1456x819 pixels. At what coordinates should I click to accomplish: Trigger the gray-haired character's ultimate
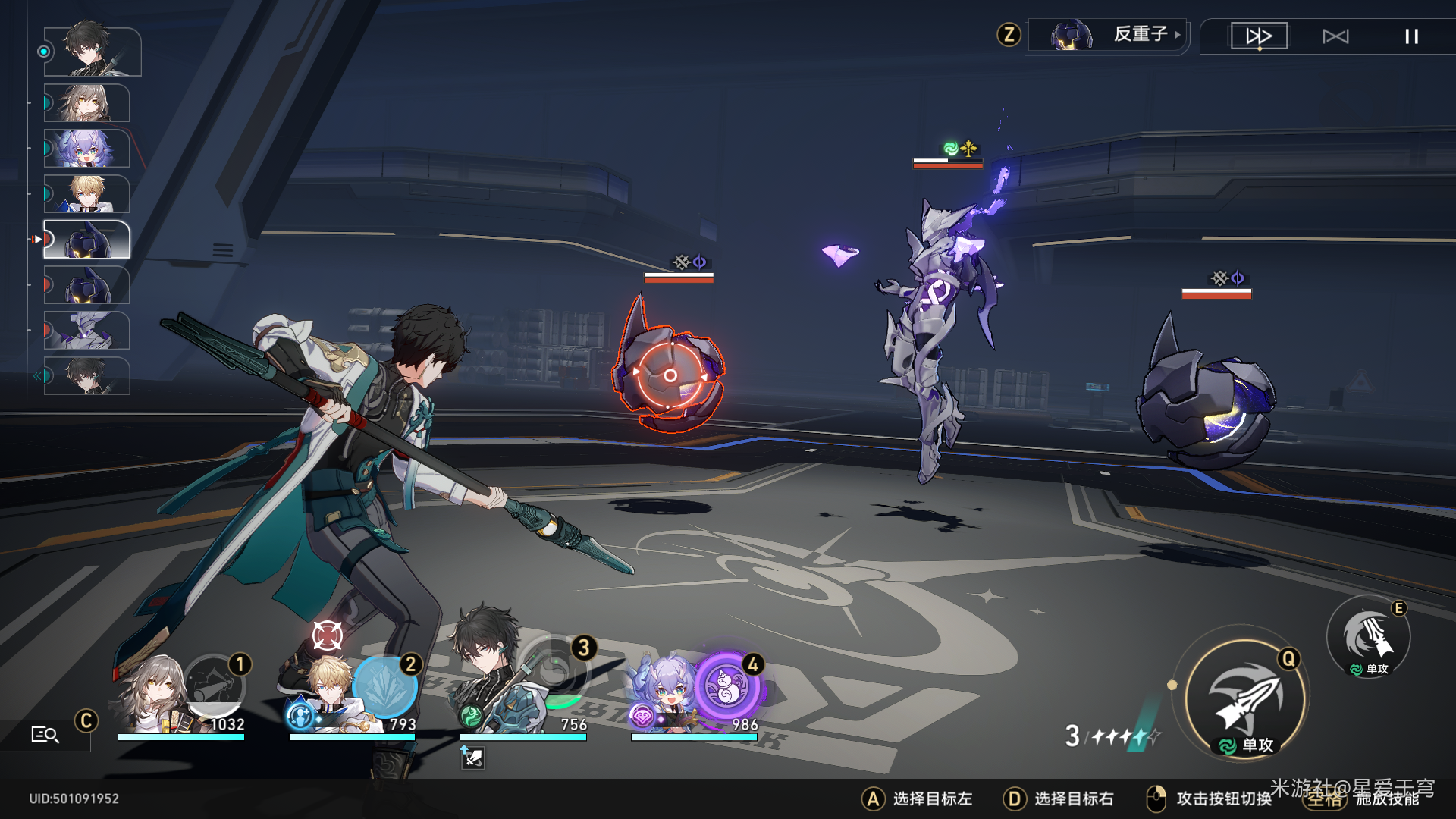point(215,686)
